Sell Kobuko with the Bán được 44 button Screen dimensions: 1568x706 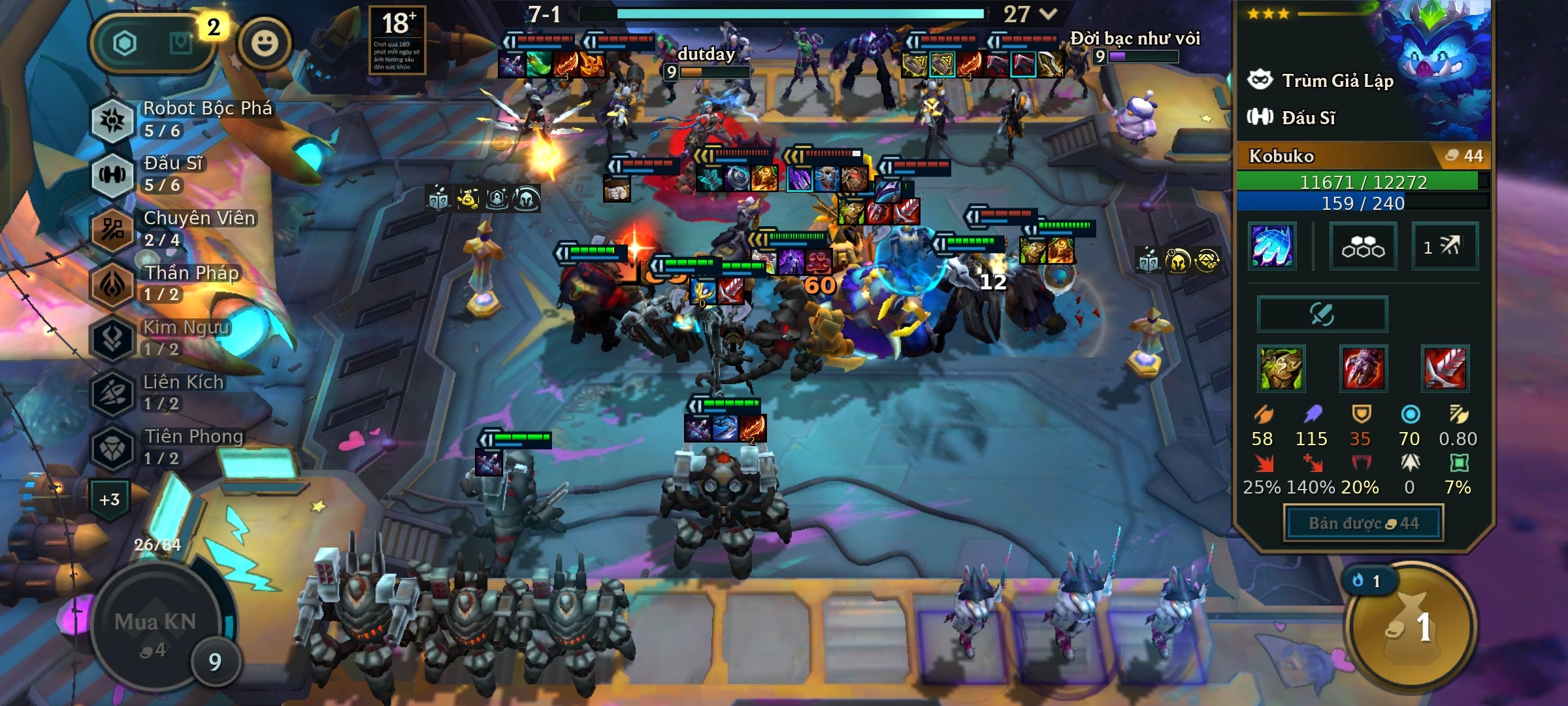(x=1364, y=523)
